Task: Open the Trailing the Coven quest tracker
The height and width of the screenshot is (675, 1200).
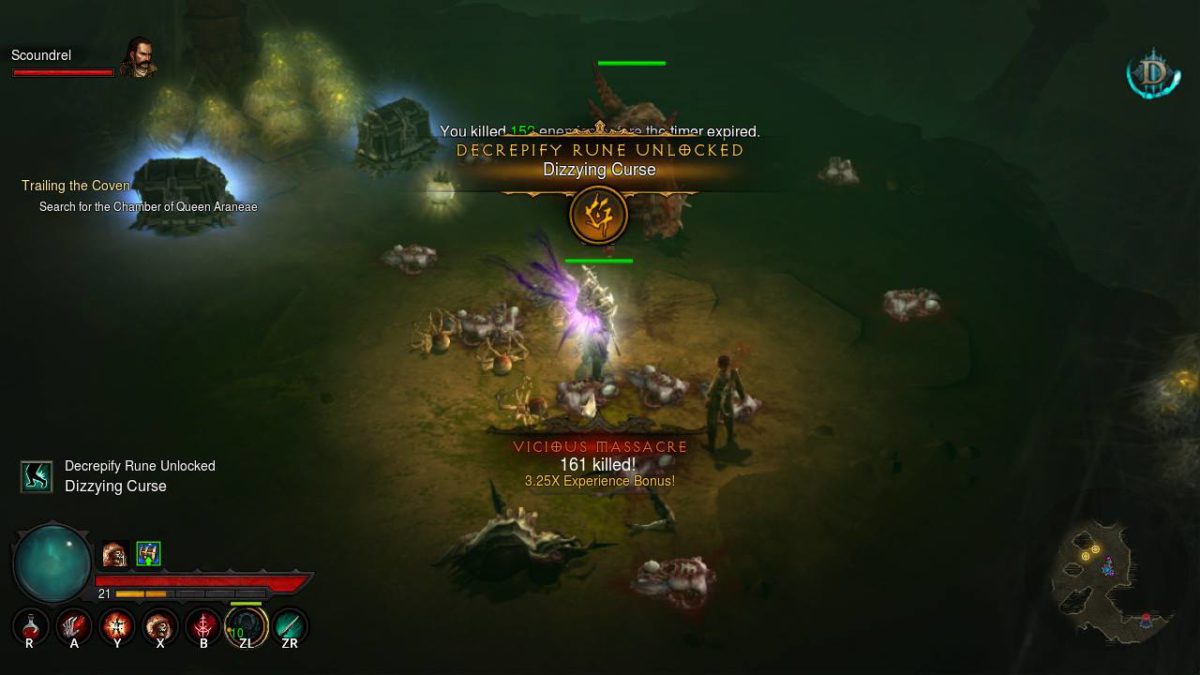Action: pyautogui.click(x=76, y=186)
